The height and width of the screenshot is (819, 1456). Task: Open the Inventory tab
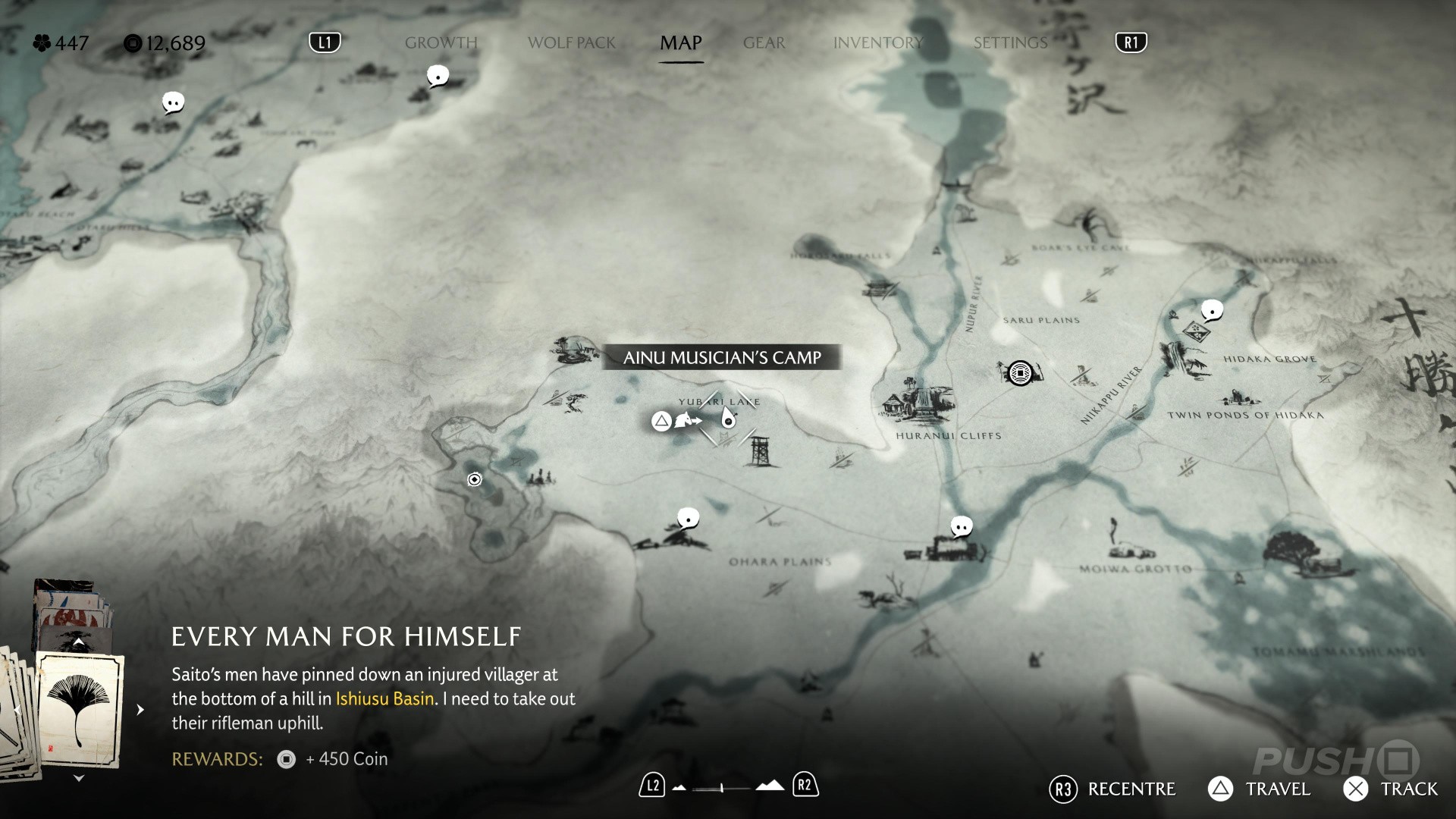pos(877,43)
